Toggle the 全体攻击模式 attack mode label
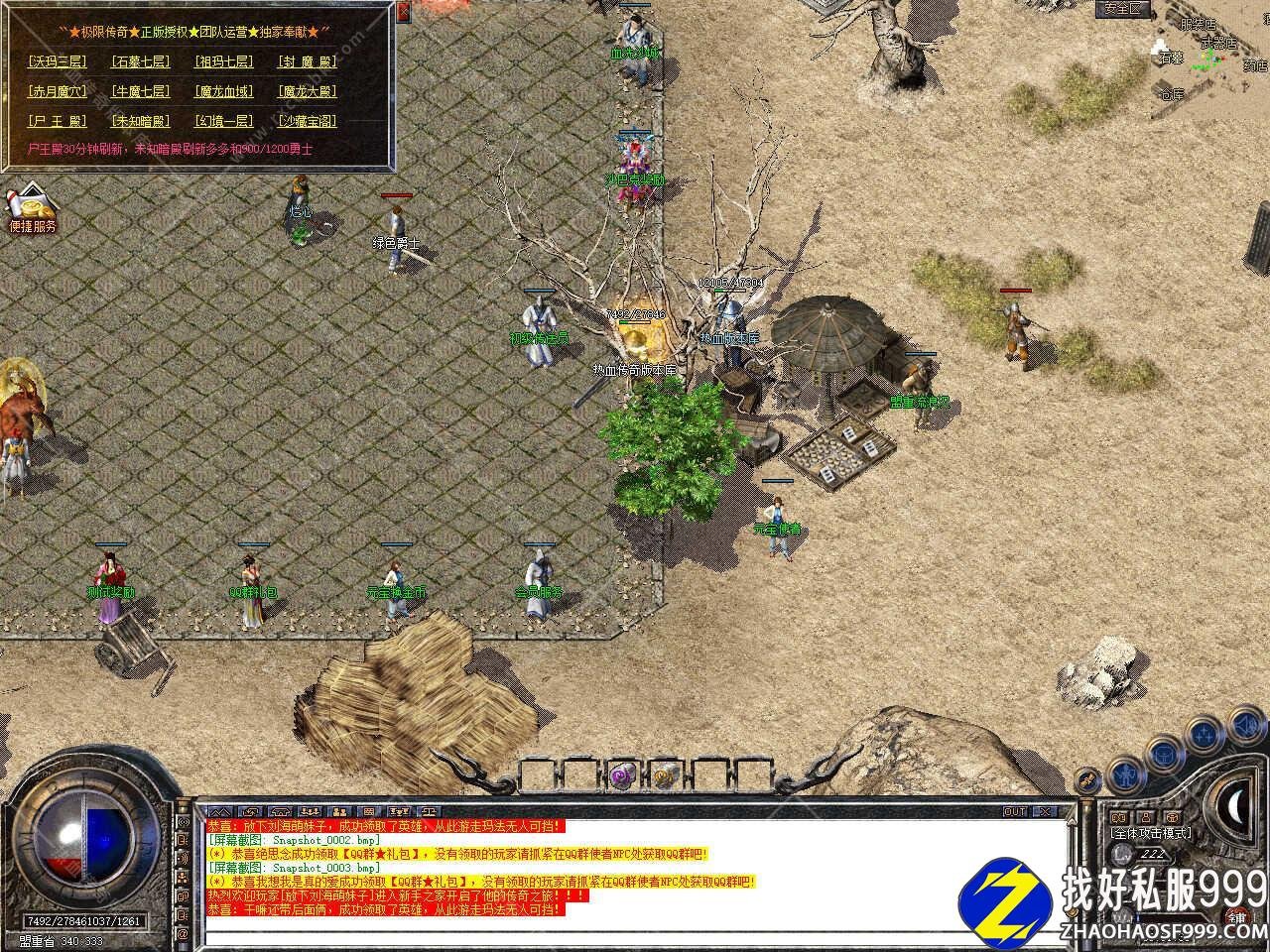1270x952 pixels. coord(1151,833)
